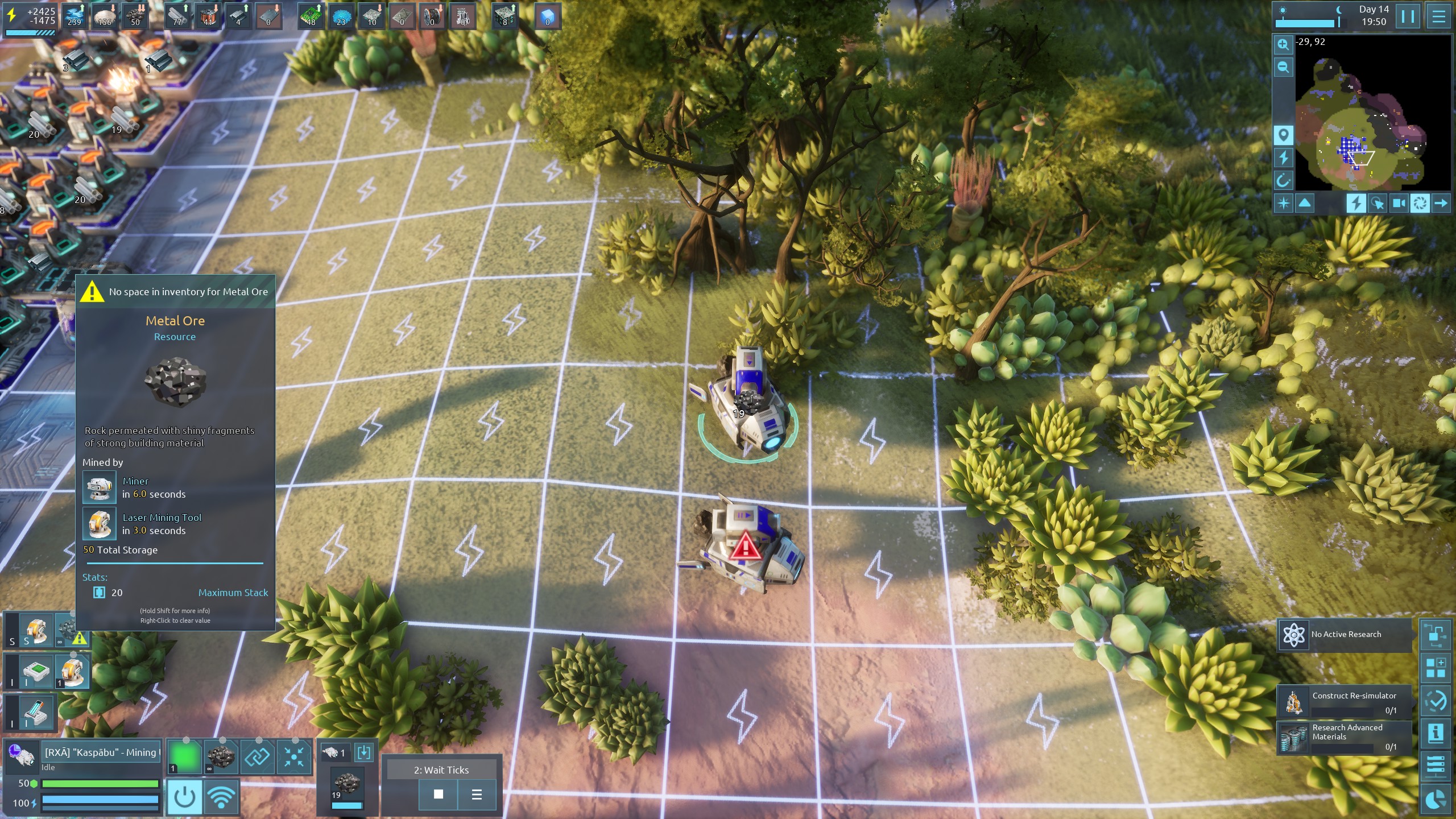The width and height of the screenshot is (1456, 819).
Task: Stop the Wait Ticks behavior
Action: [438, 794]
